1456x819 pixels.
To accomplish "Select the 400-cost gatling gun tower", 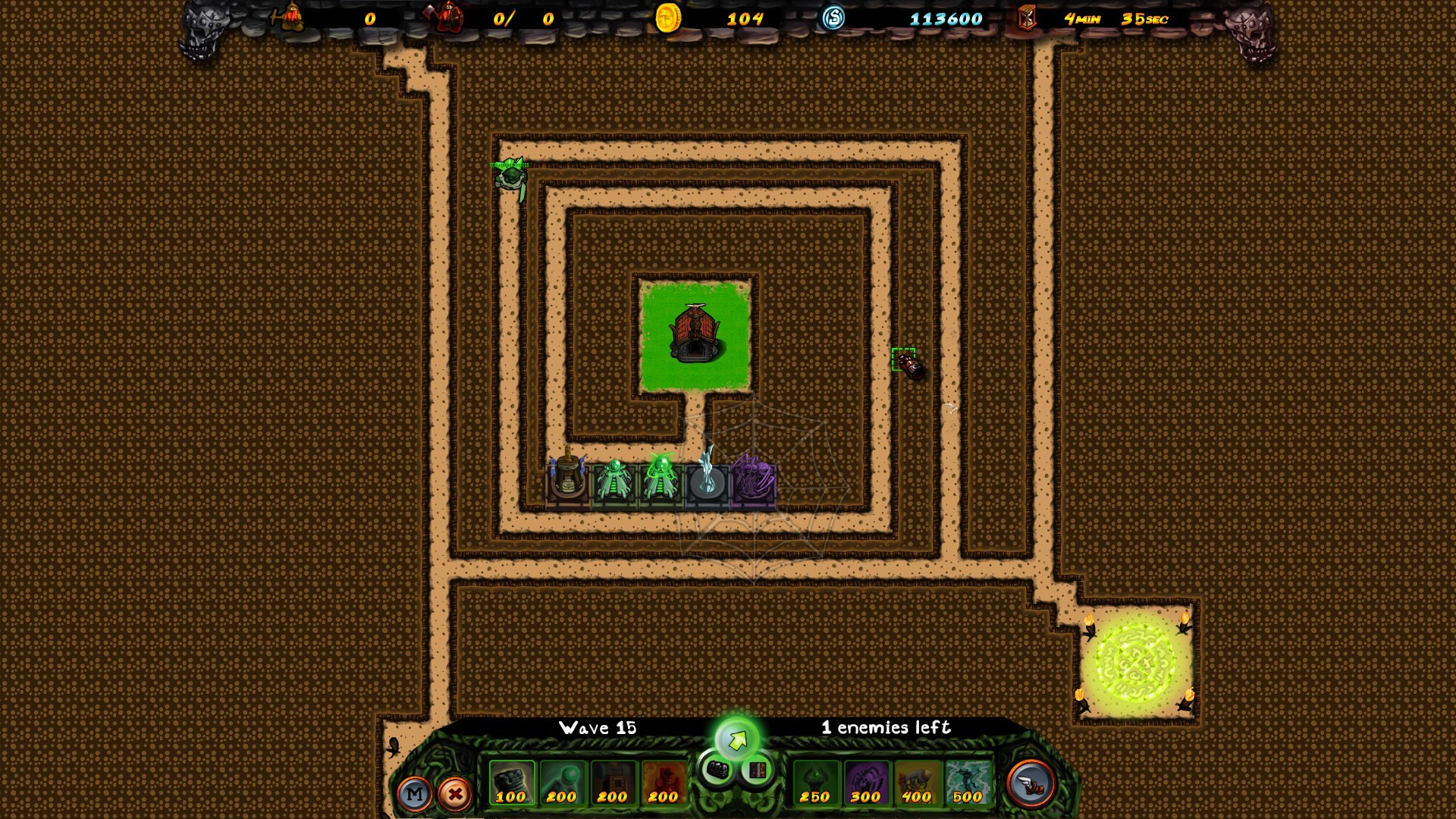I will (x=917, y=781).
